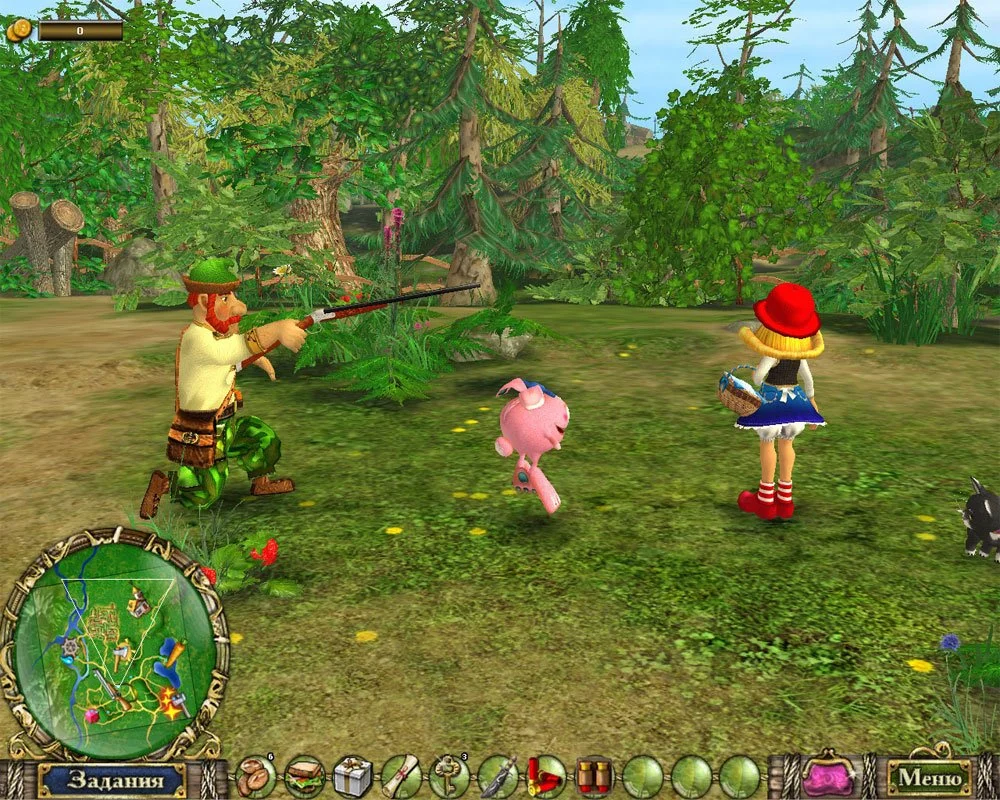Click the house marker on minimap

coord(139,603)
